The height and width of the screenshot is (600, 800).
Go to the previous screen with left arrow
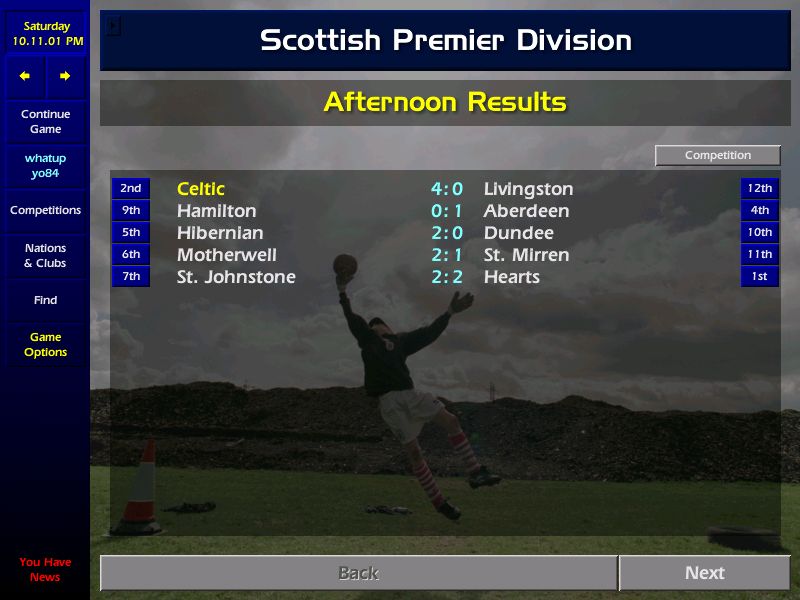click(25, 76)
